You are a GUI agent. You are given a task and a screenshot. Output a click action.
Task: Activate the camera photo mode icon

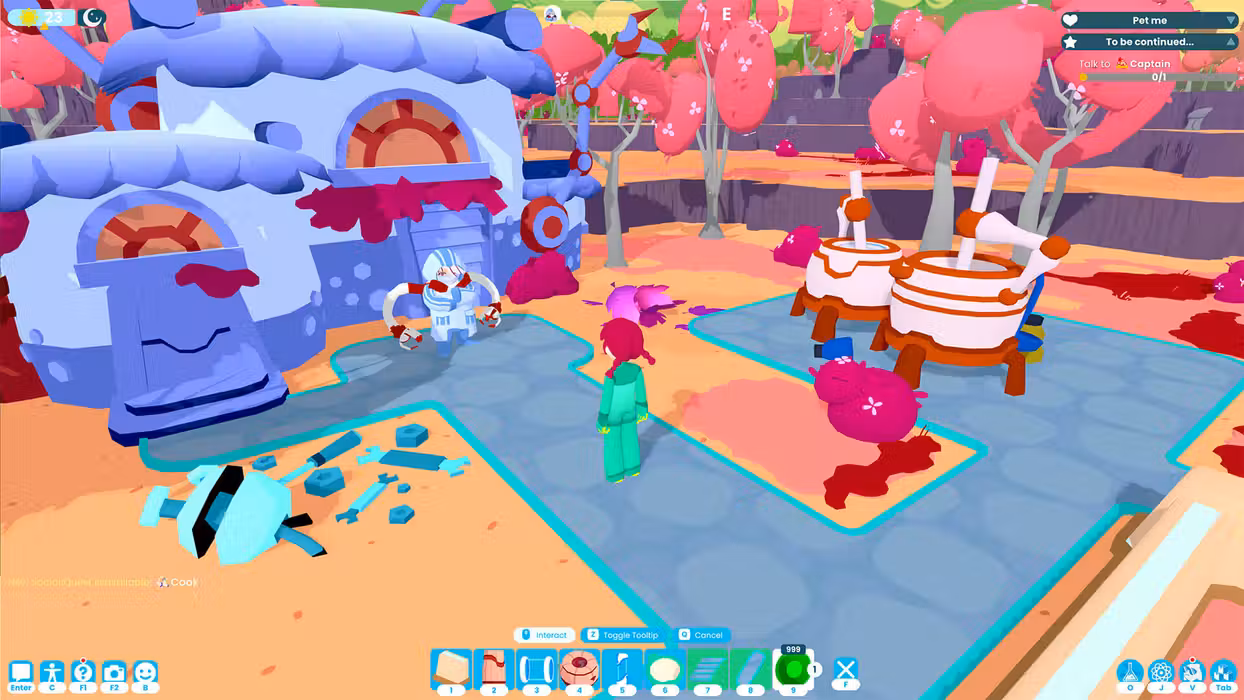pos(114,673)
